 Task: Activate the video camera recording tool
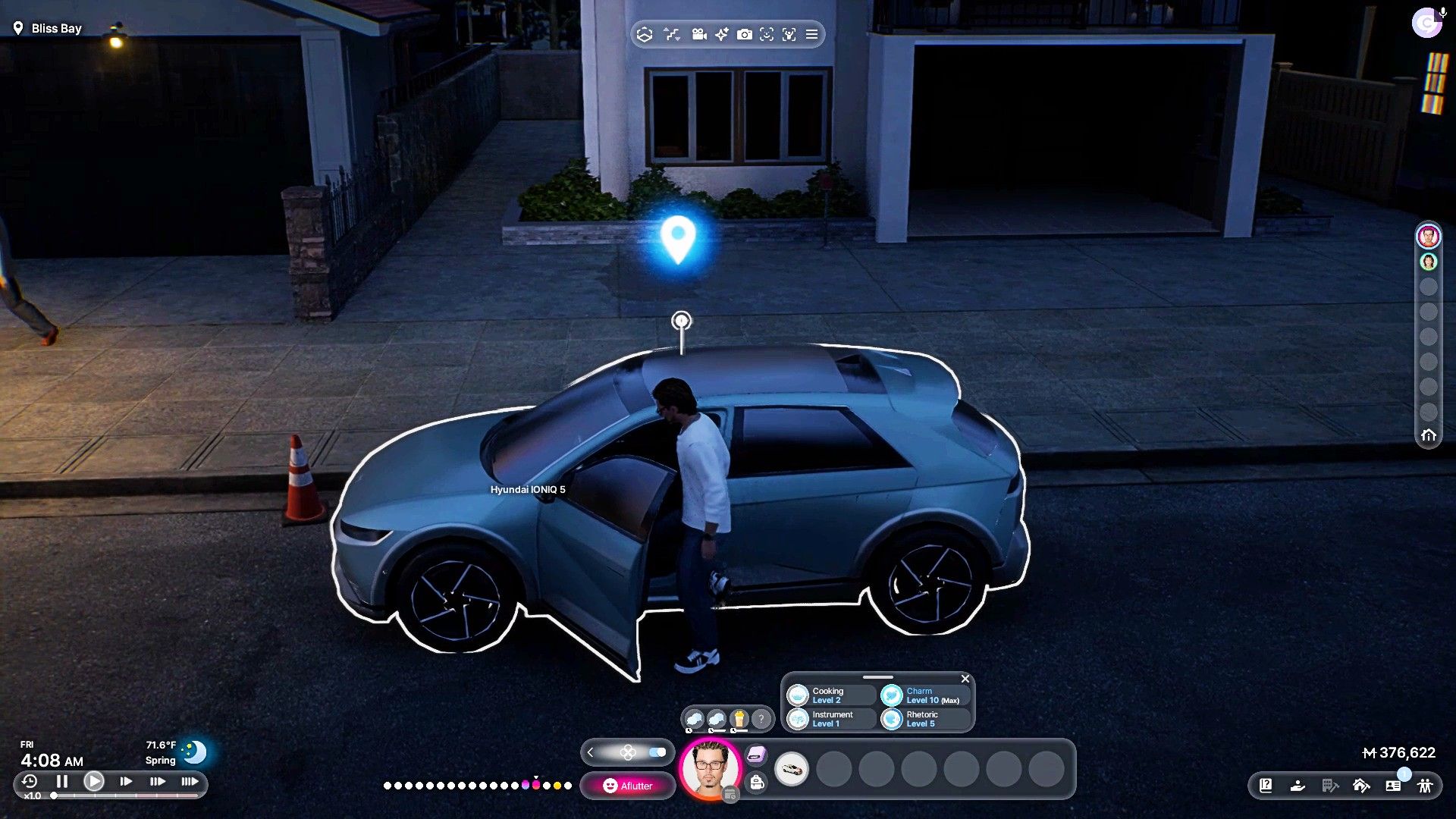coord(699,35)
